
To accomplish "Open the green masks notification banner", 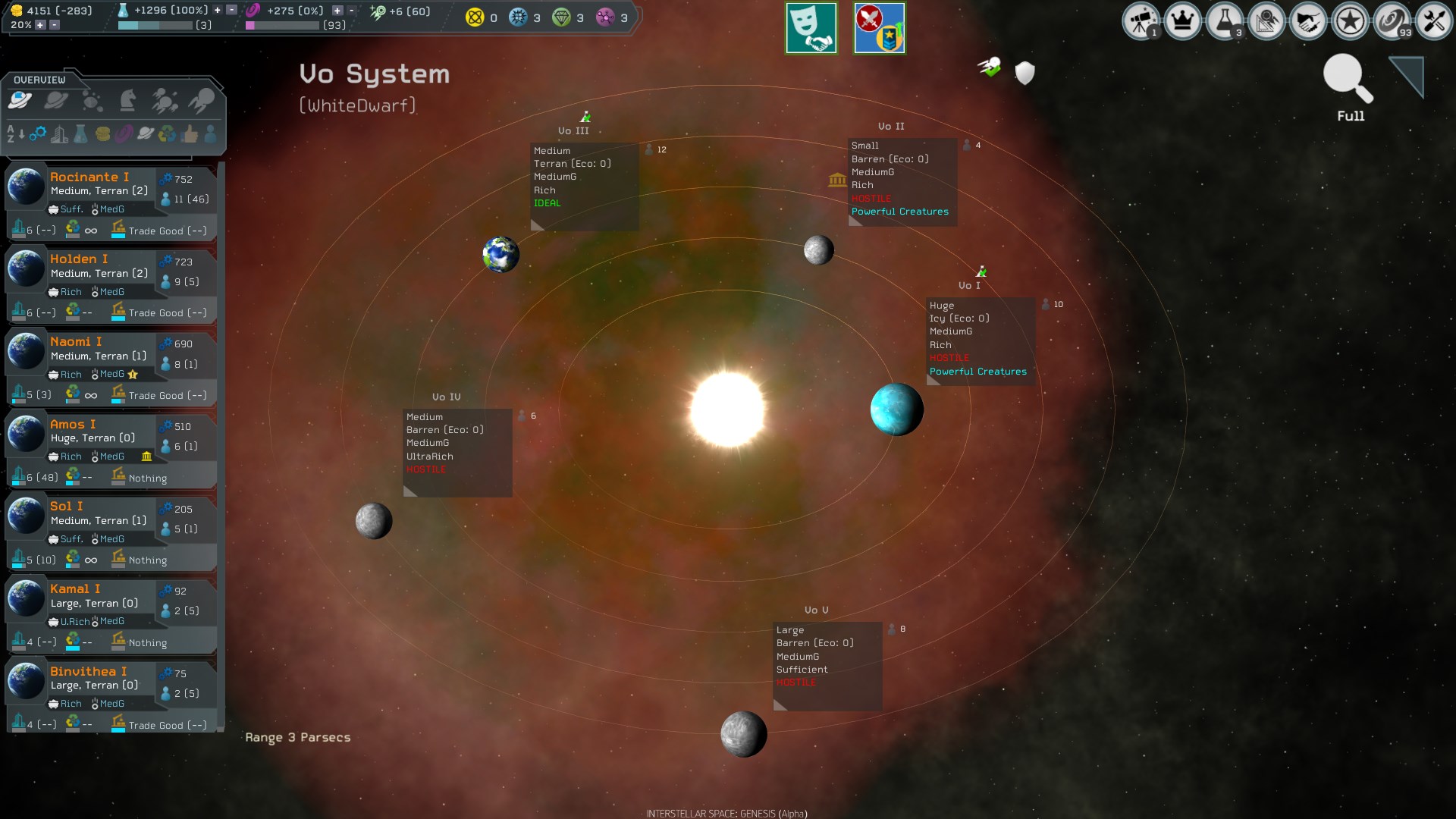I will 811,28.
